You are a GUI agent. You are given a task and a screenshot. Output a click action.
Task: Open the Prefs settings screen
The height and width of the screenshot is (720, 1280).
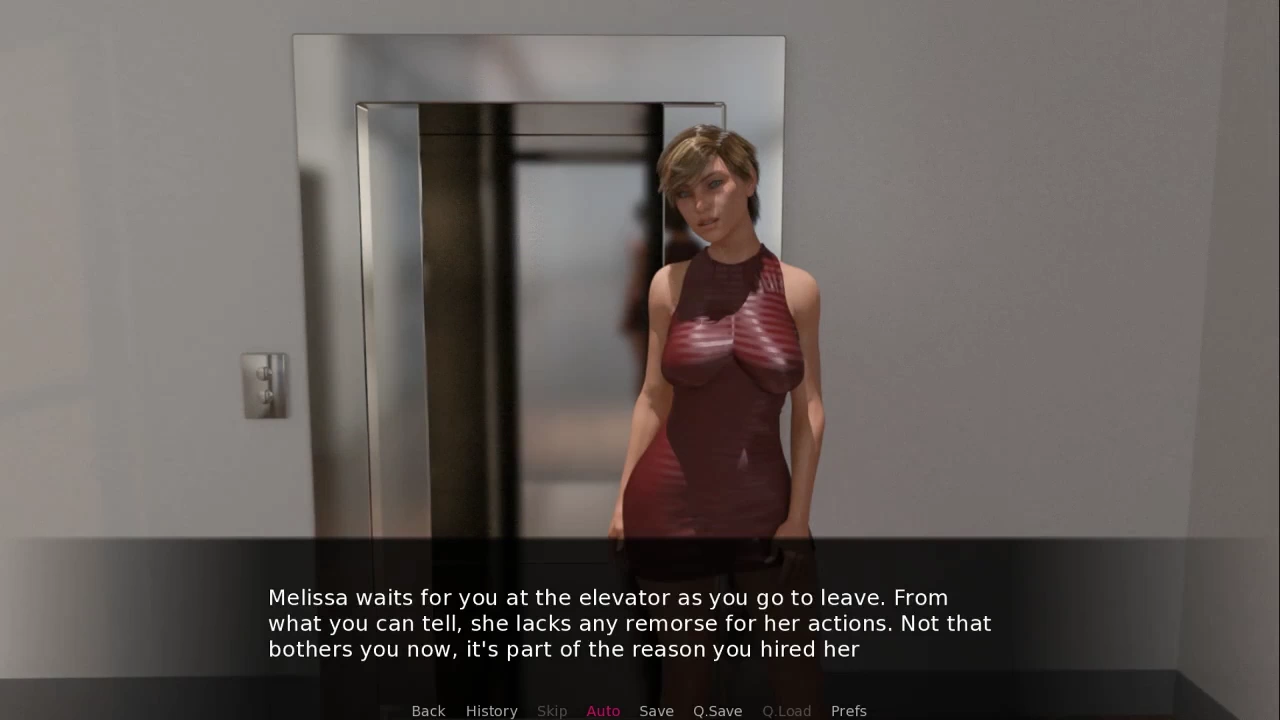[x=848, y=711]
